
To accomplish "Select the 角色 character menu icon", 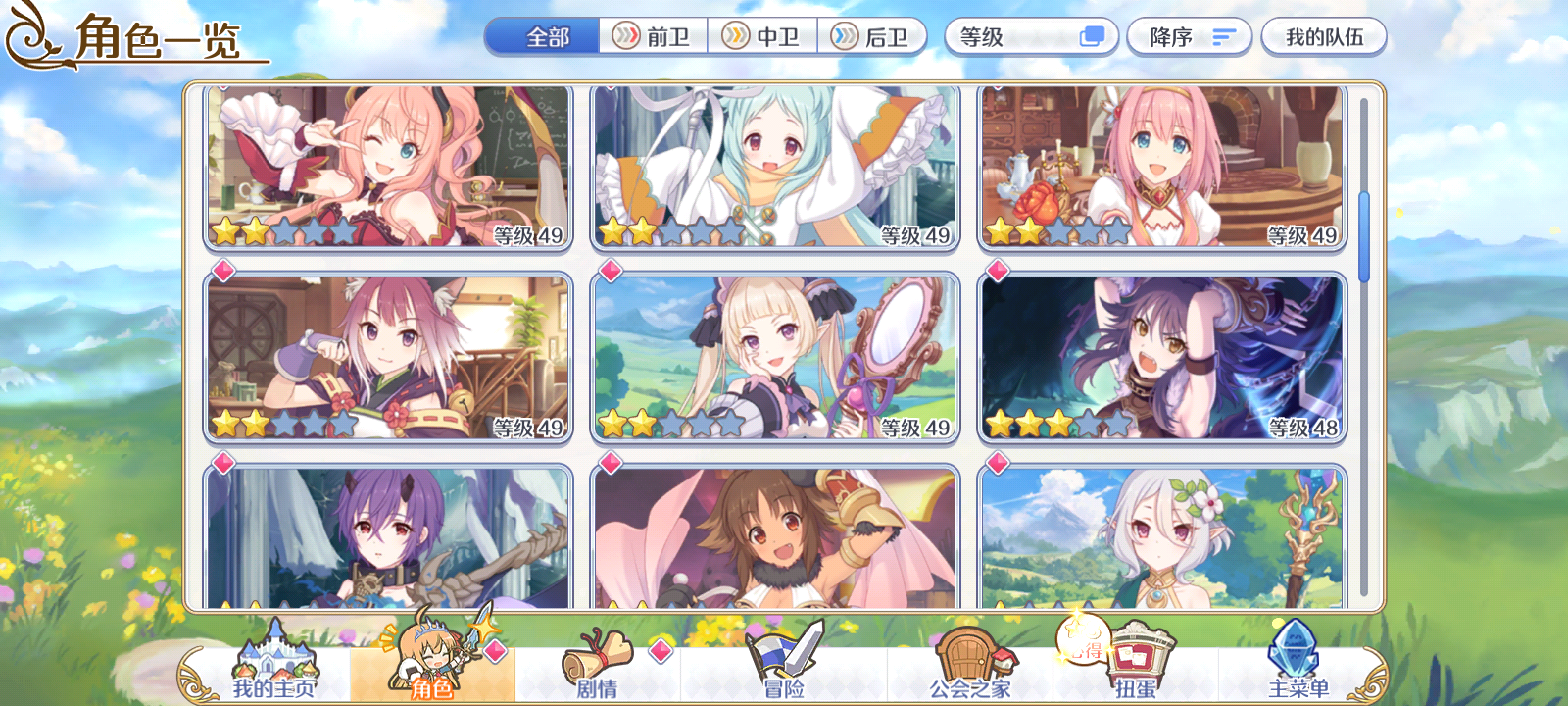I will pos(430,655).
